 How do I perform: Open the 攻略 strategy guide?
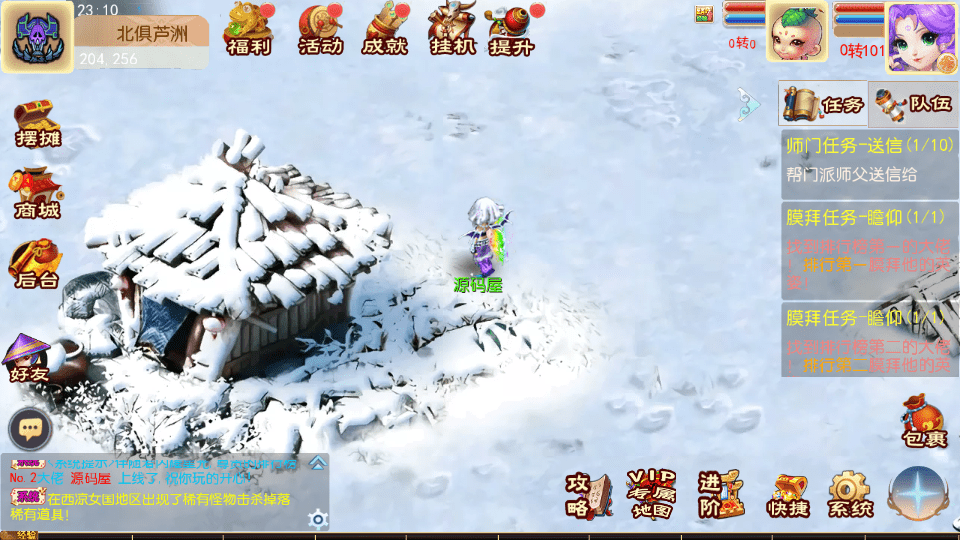coord(588,494)
